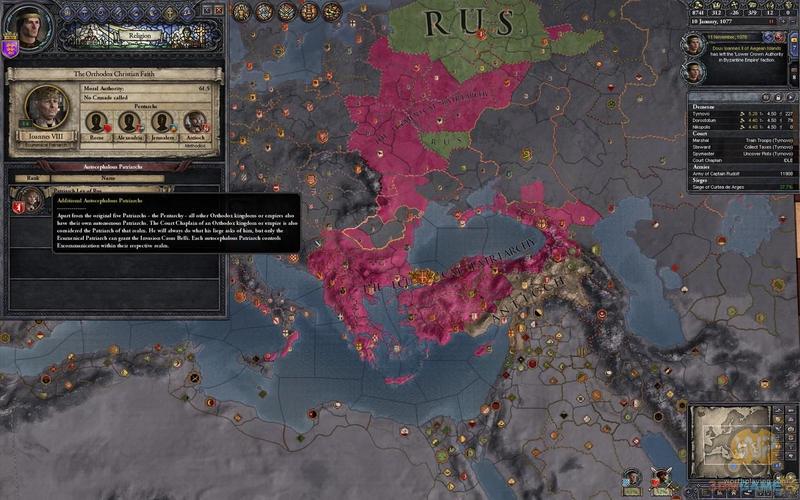Screen dimensions: 800x500
Task: Select Army of Captain Rudolf in outliner
Action: pos(740,173)
